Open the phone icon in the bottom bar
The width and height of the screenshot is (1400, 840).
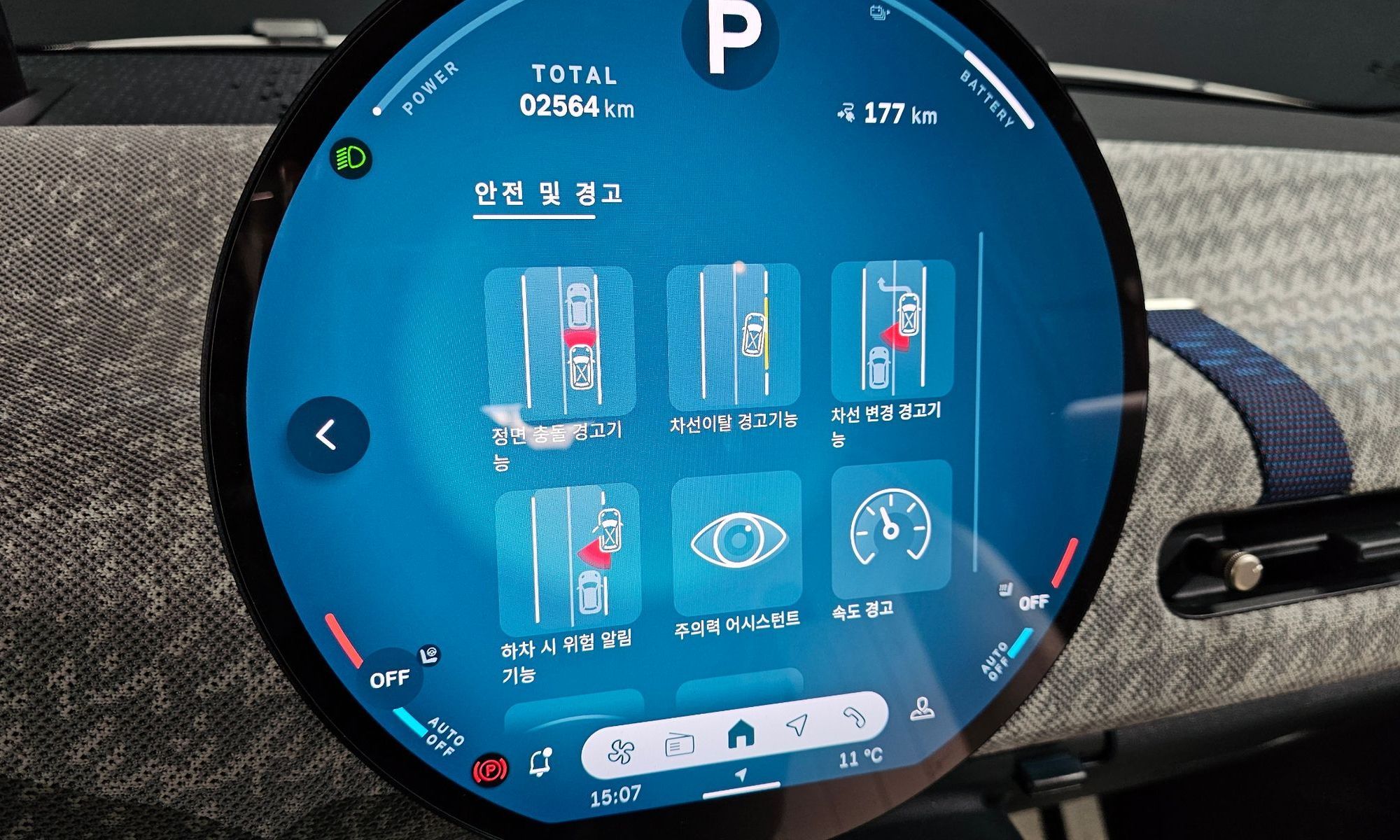pos(854,717)
